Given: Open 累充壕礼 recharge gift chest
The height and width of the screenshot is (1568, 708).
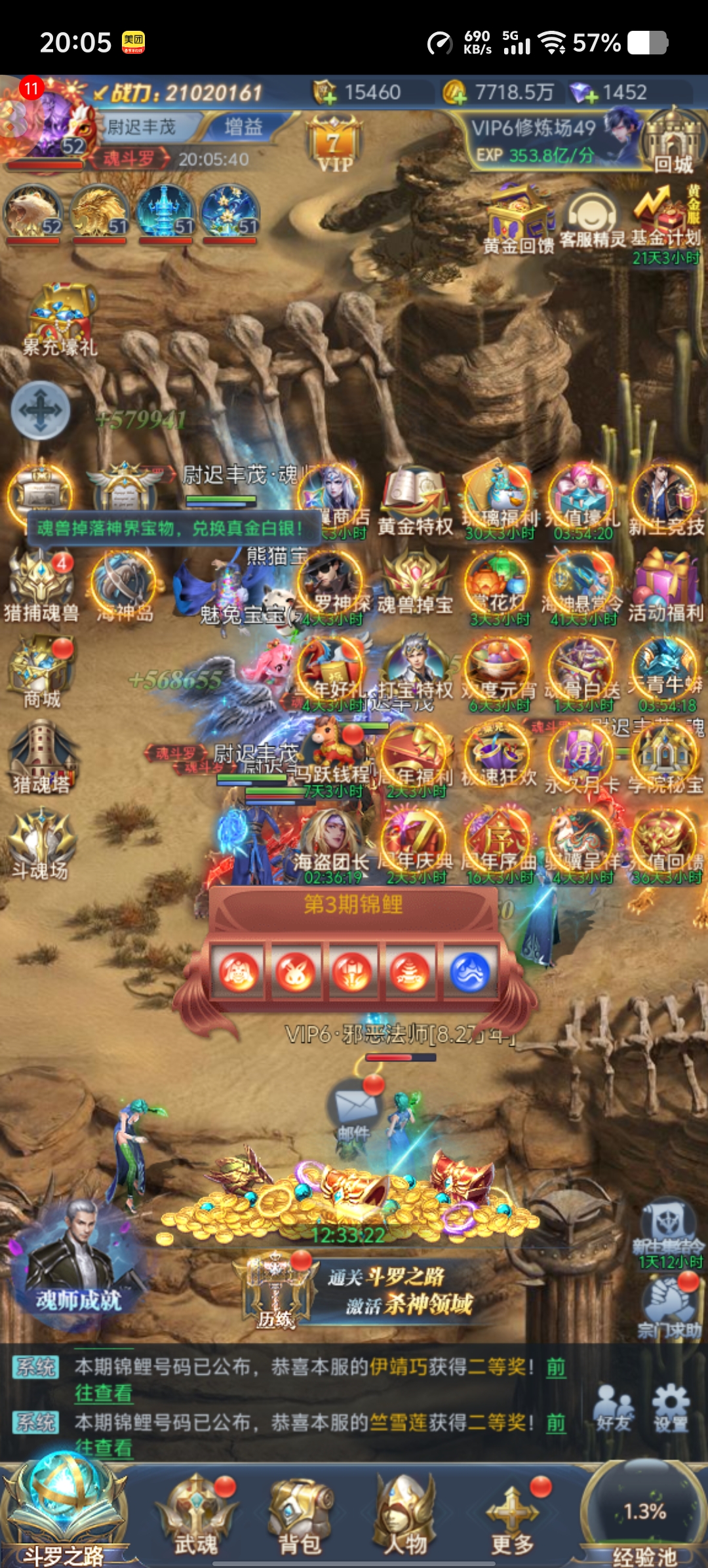Looking at the screenshot, I should [60, 319].
